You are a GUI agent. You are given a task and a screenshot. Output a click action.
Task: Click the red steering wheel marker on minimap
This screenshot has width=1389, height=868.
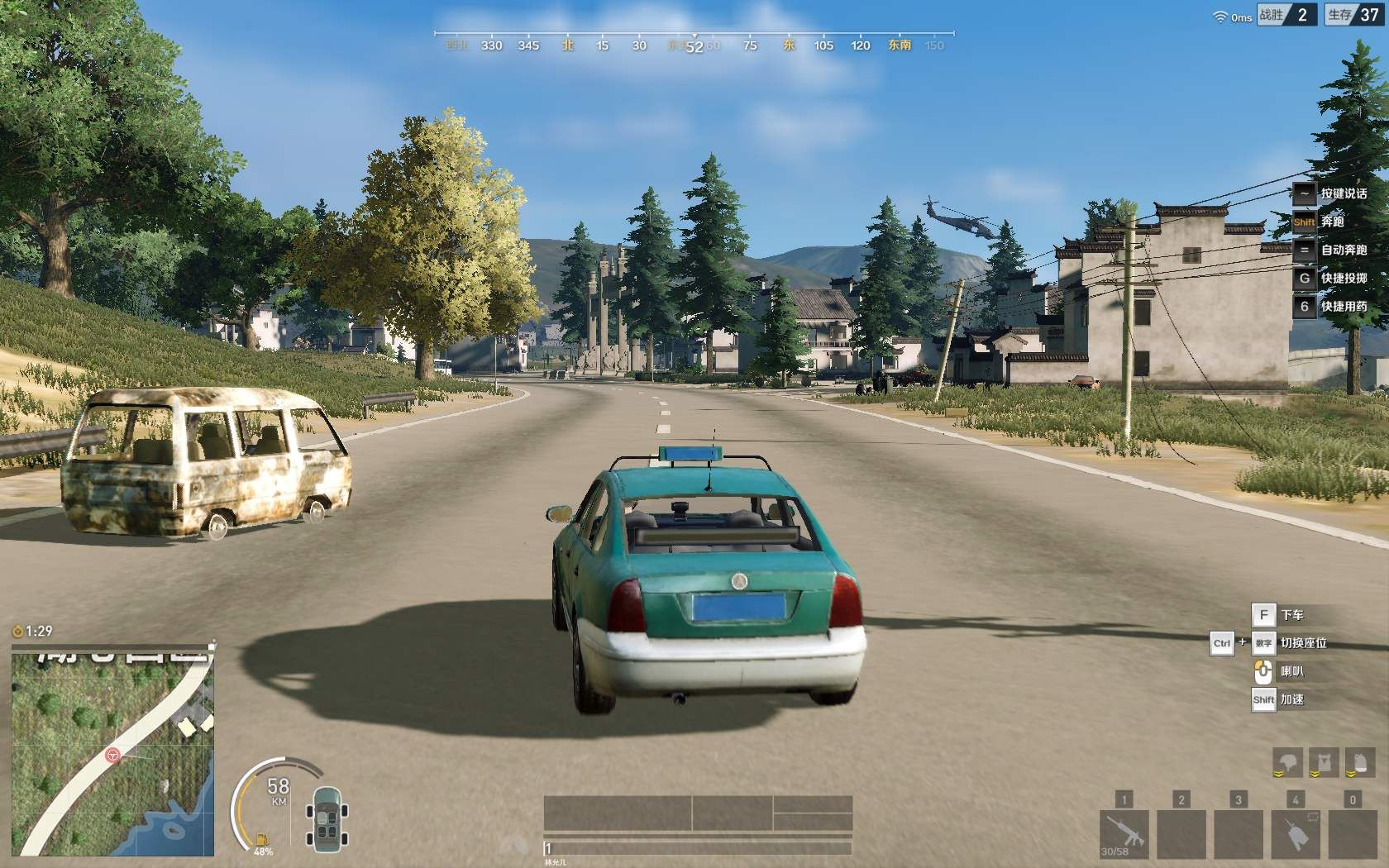click(112, 755)
